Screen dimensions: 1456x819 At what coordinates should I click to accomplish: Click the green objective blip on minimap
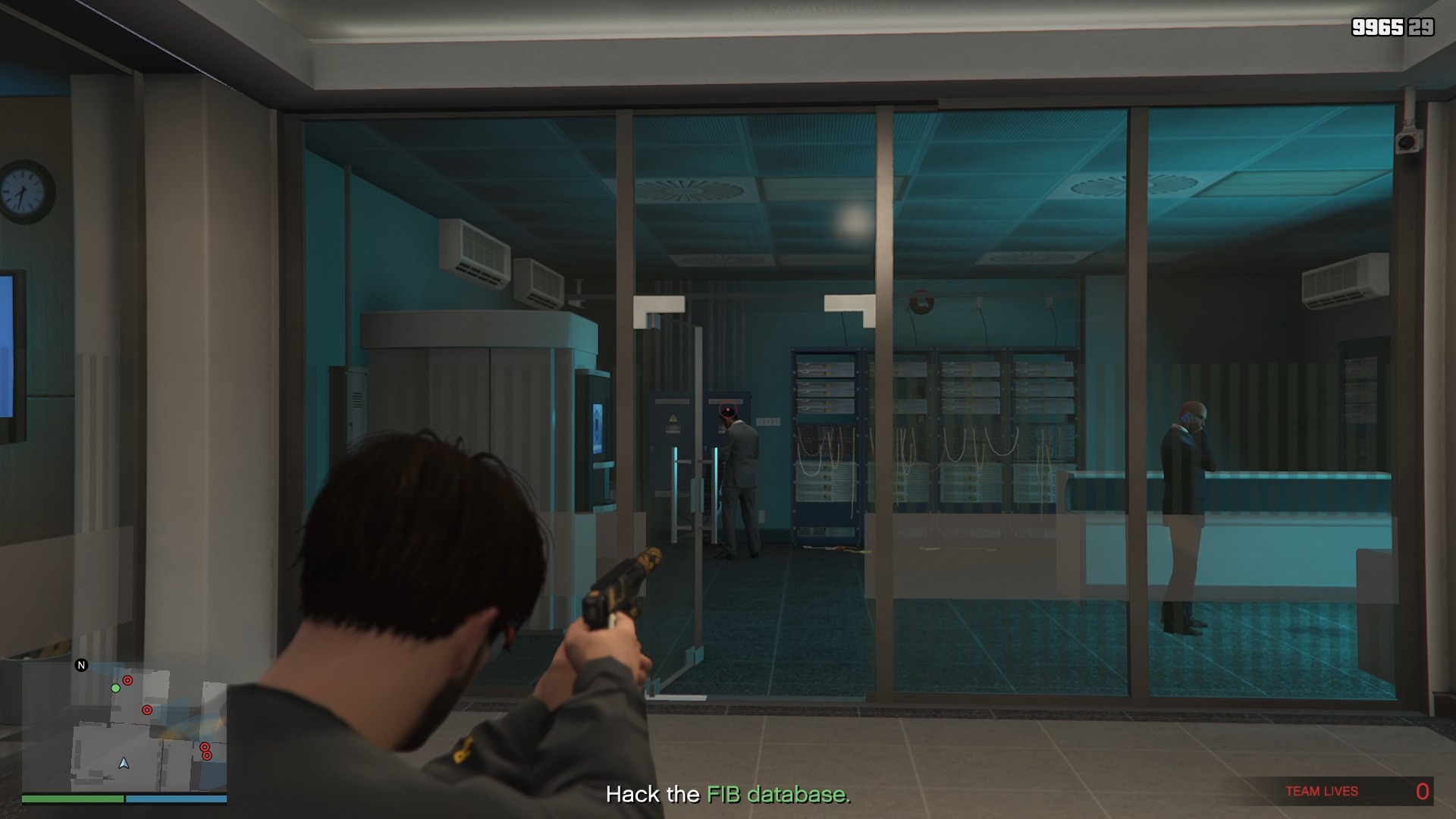115,688
